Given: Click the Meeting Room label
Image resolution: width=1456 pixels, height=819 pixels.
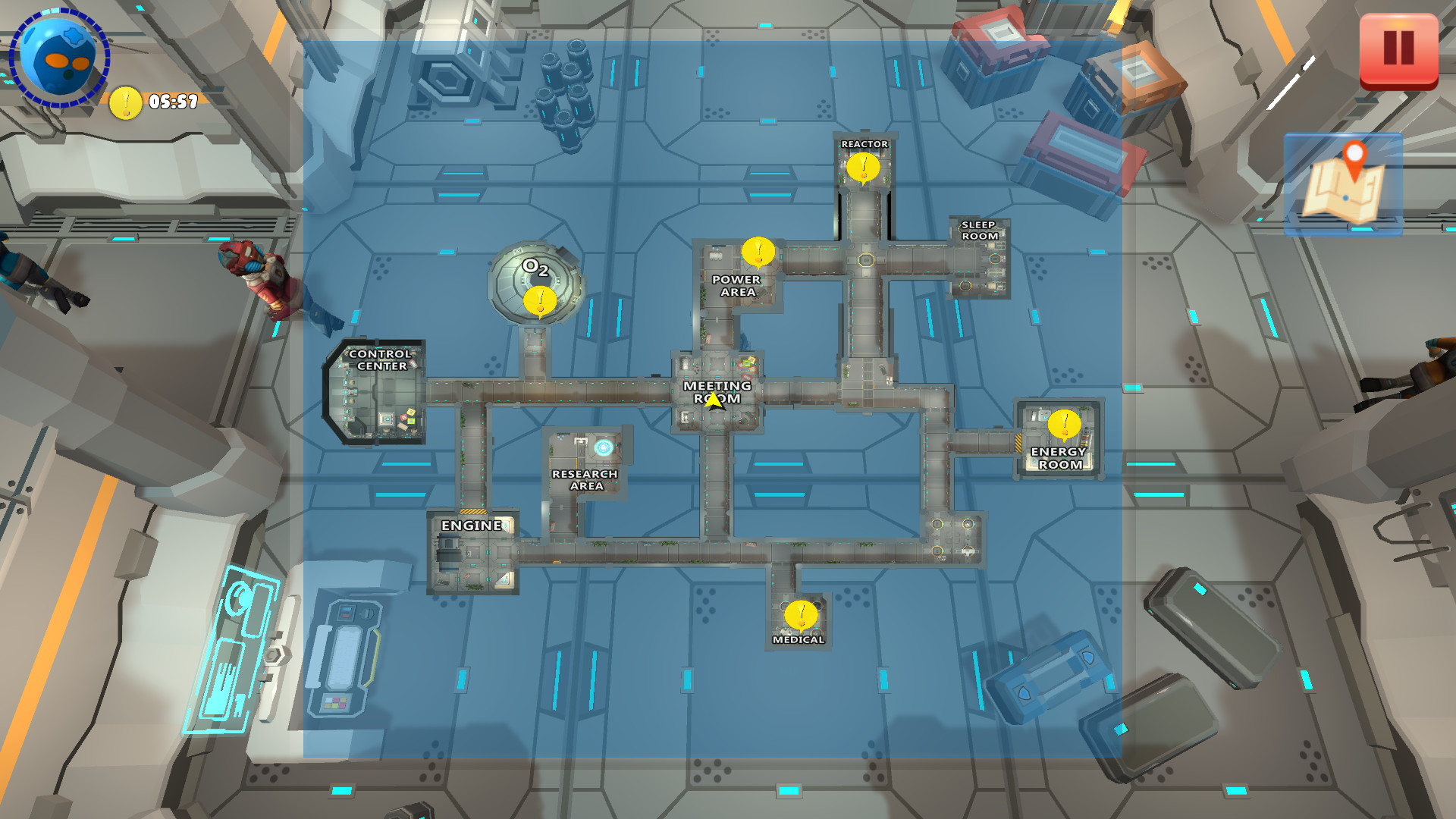Looking at the screenshot, I should 716,388.
